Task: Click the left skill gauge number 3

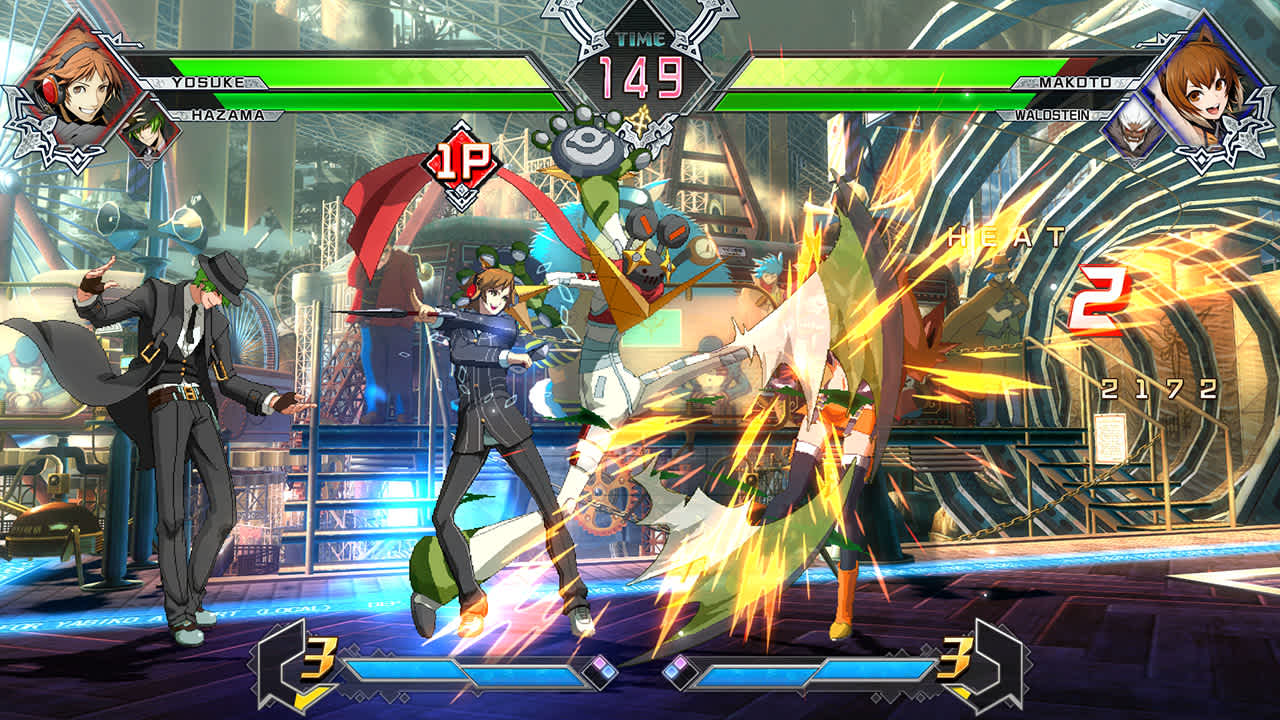Action: click(x=318, y=656)
